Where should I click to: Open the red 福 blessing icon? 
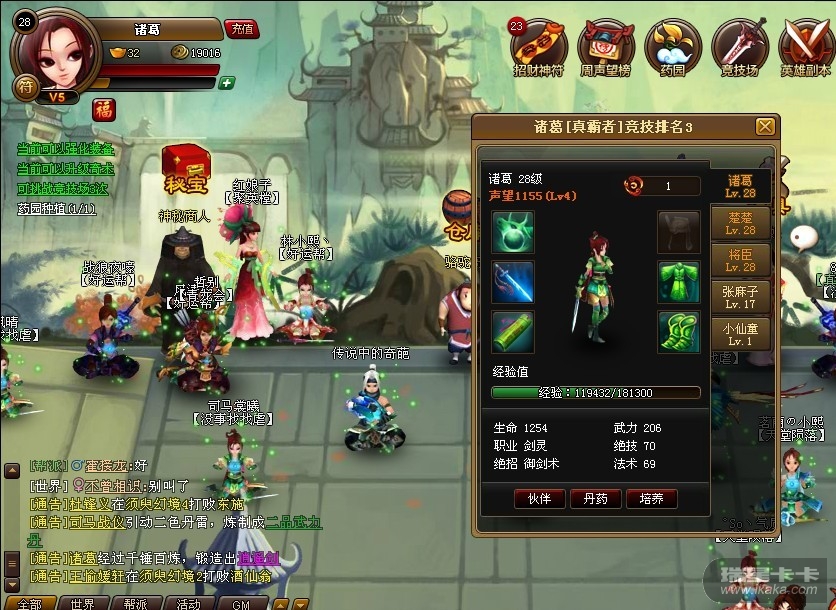pyautogui.click(x=104, y=110)
